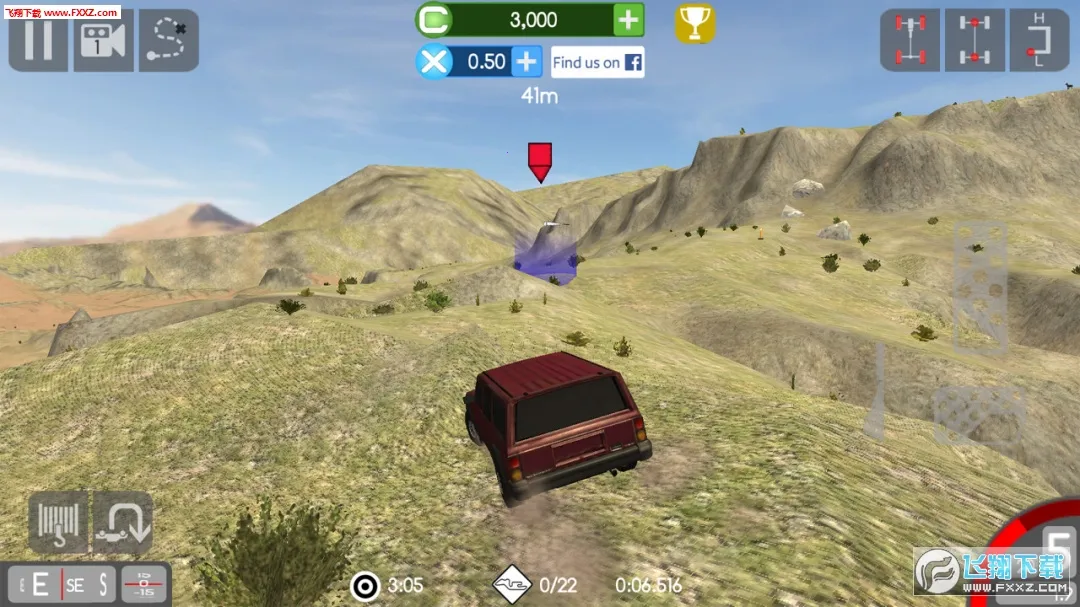Viewport: 1080px width, 607px height.
Task: Open the route waypoint map
Action: click(168, 40)
